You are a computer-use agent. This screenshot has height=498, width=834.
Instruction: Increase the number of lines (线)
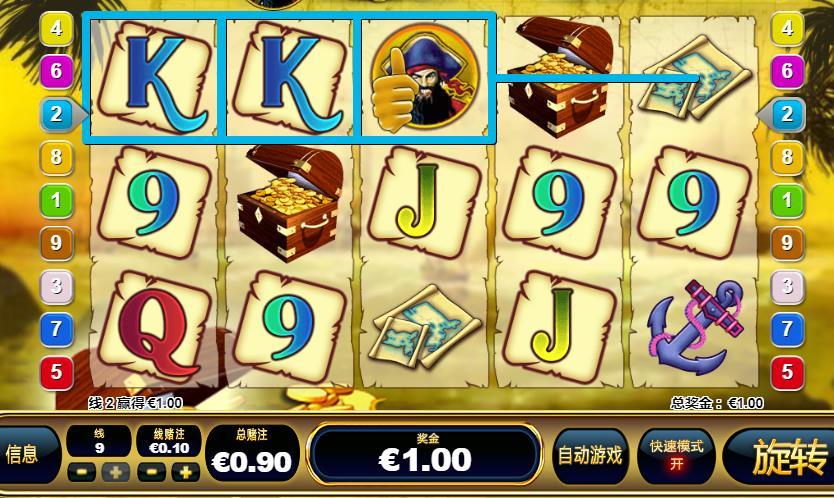coord(114,472)
